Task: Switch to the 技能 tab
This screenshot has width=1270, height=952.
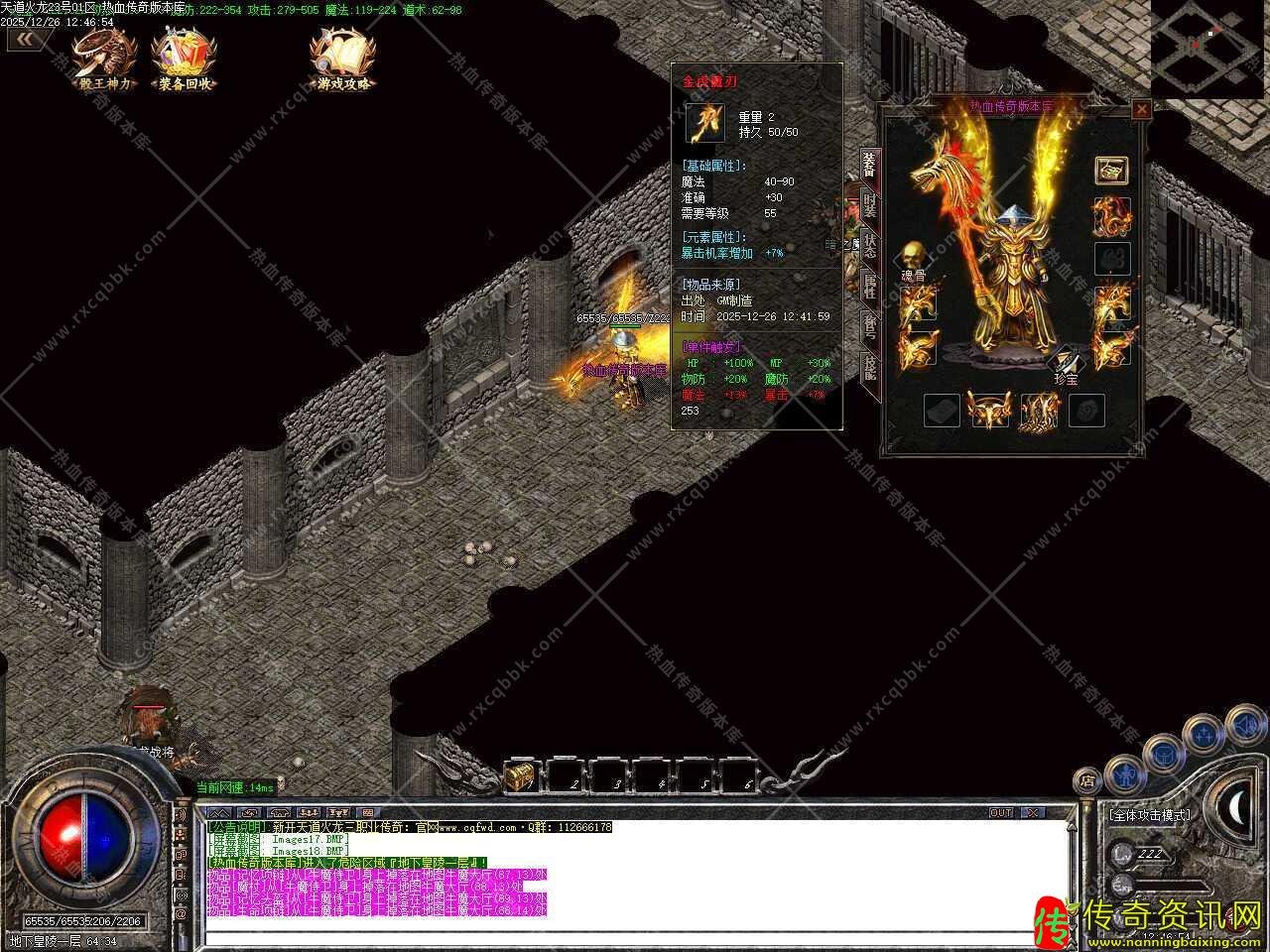Action: pyautogui.click(x=869, y=369)
